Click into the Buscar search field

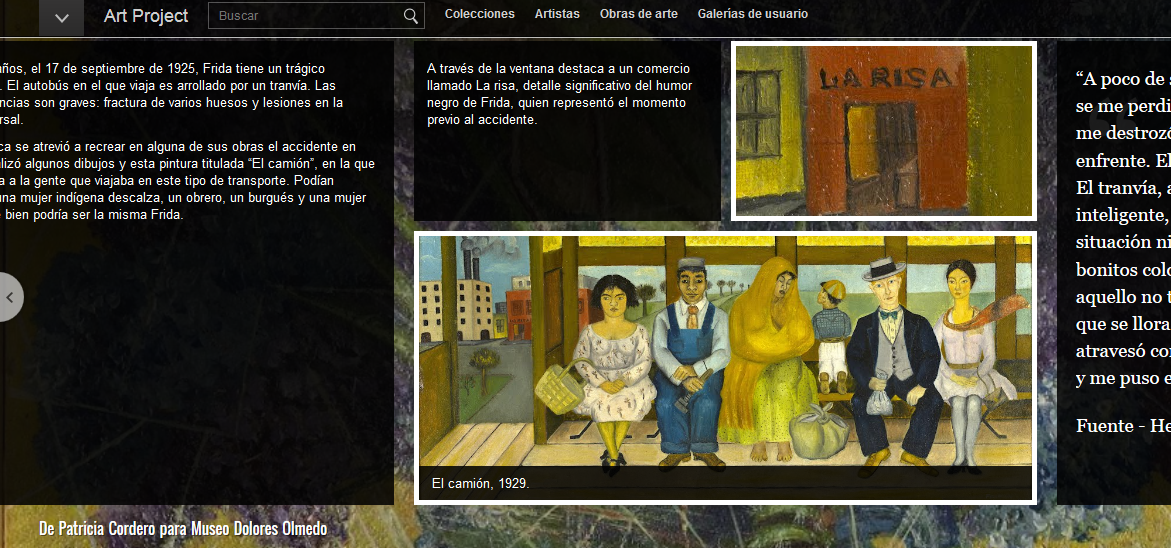click(x=306, y=15)
